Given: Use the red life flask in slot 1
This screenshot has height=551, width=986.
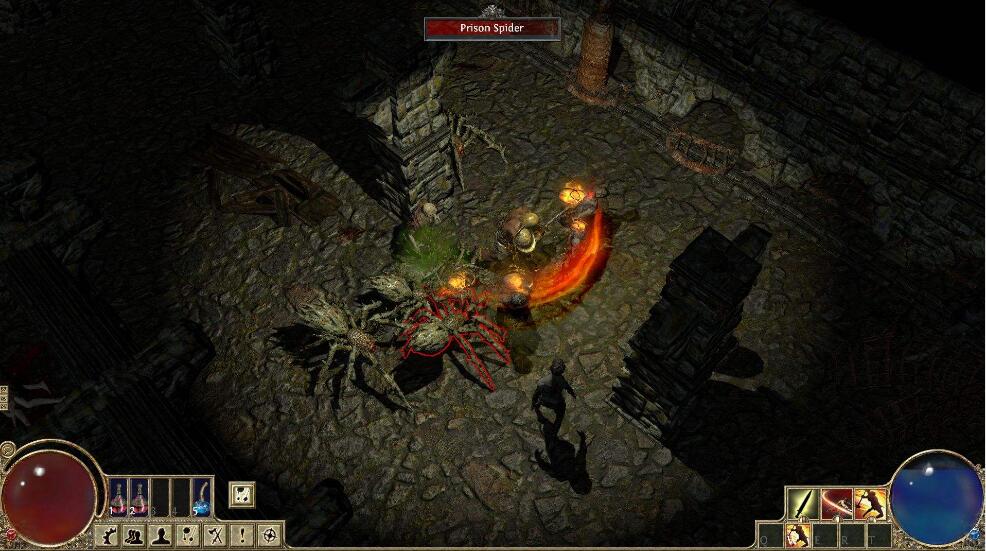Looking at the screenshot, I should [x=119, y=496].
